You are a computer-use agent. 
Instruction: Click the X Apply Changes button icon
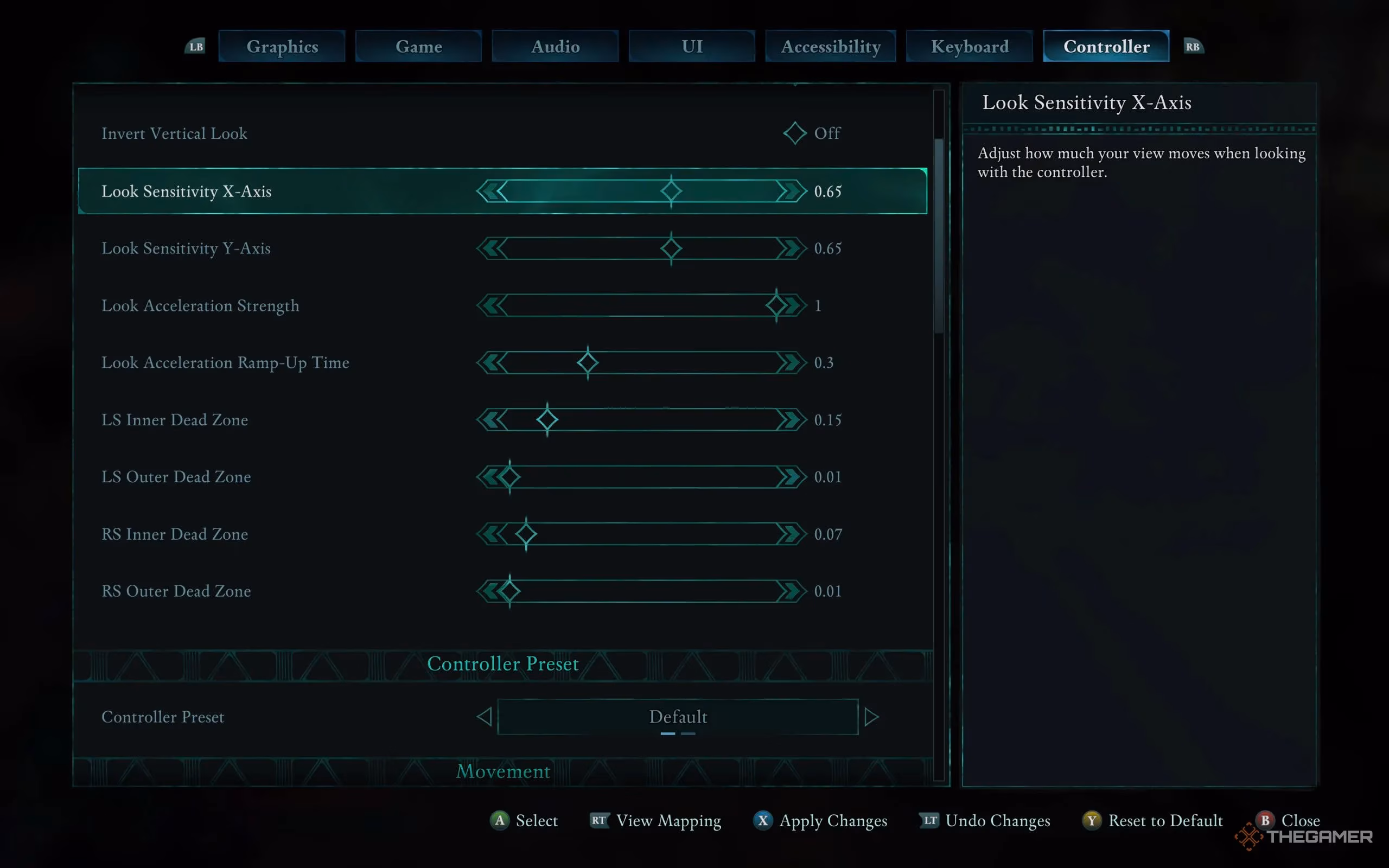[x=763, y=820]
